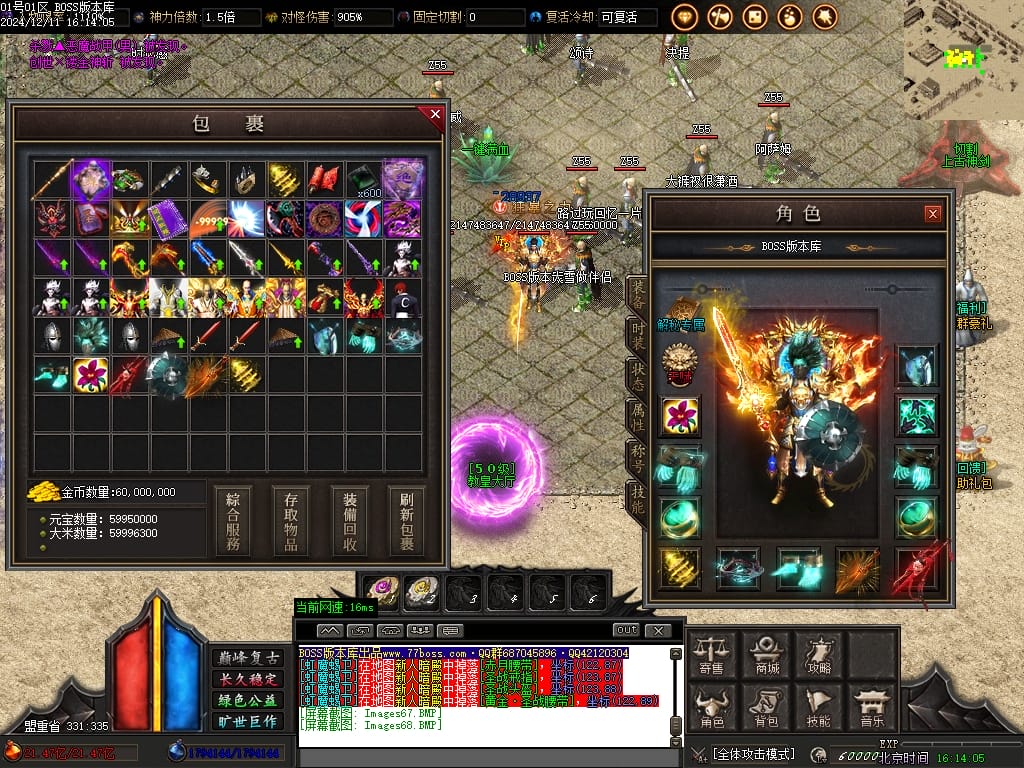The width and height of the screenshot is (1024, 768).
Task: Open the 属性 attributes tab
Action: tap(637, 414)
